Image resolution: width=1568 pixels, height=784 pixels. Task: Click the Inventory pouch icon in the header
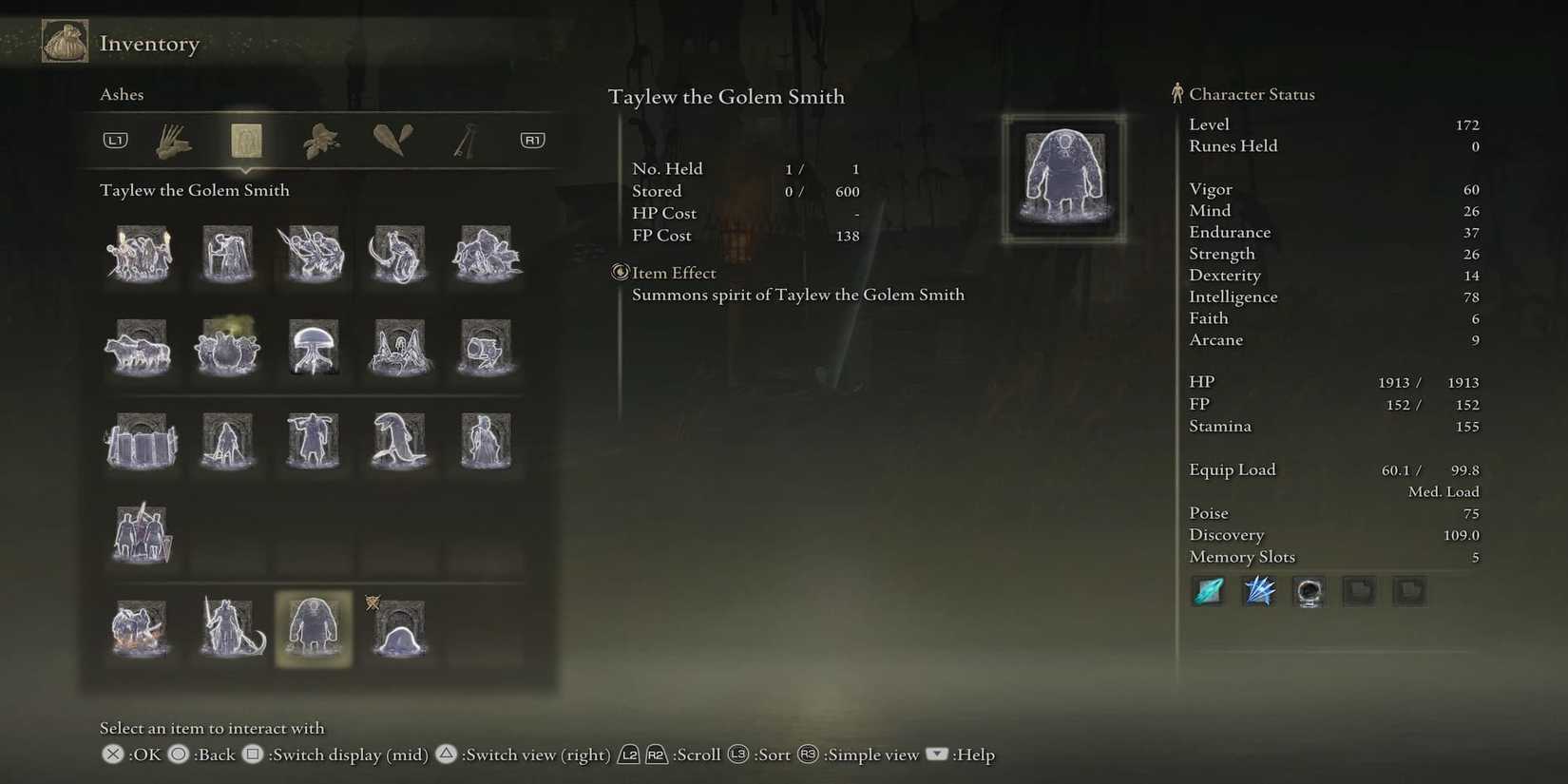click(x=64, y=41)
